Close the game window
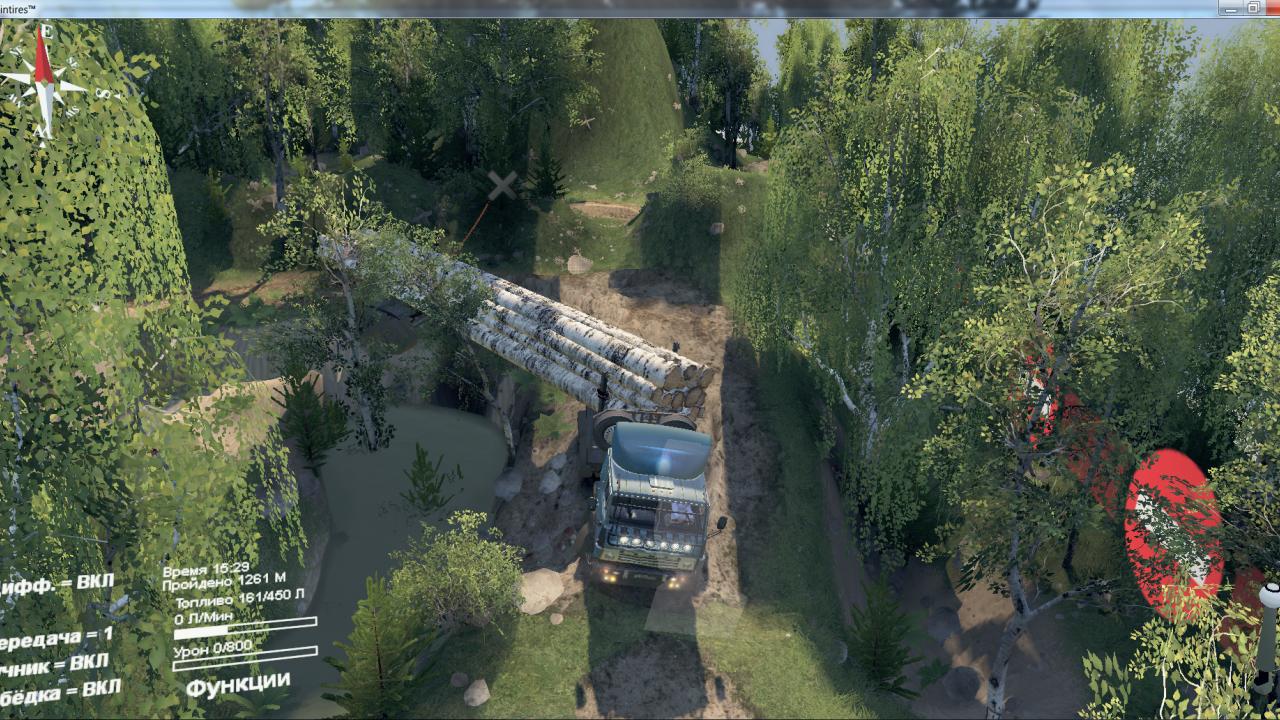The image size is (1280, 720). click(1274, 8)
